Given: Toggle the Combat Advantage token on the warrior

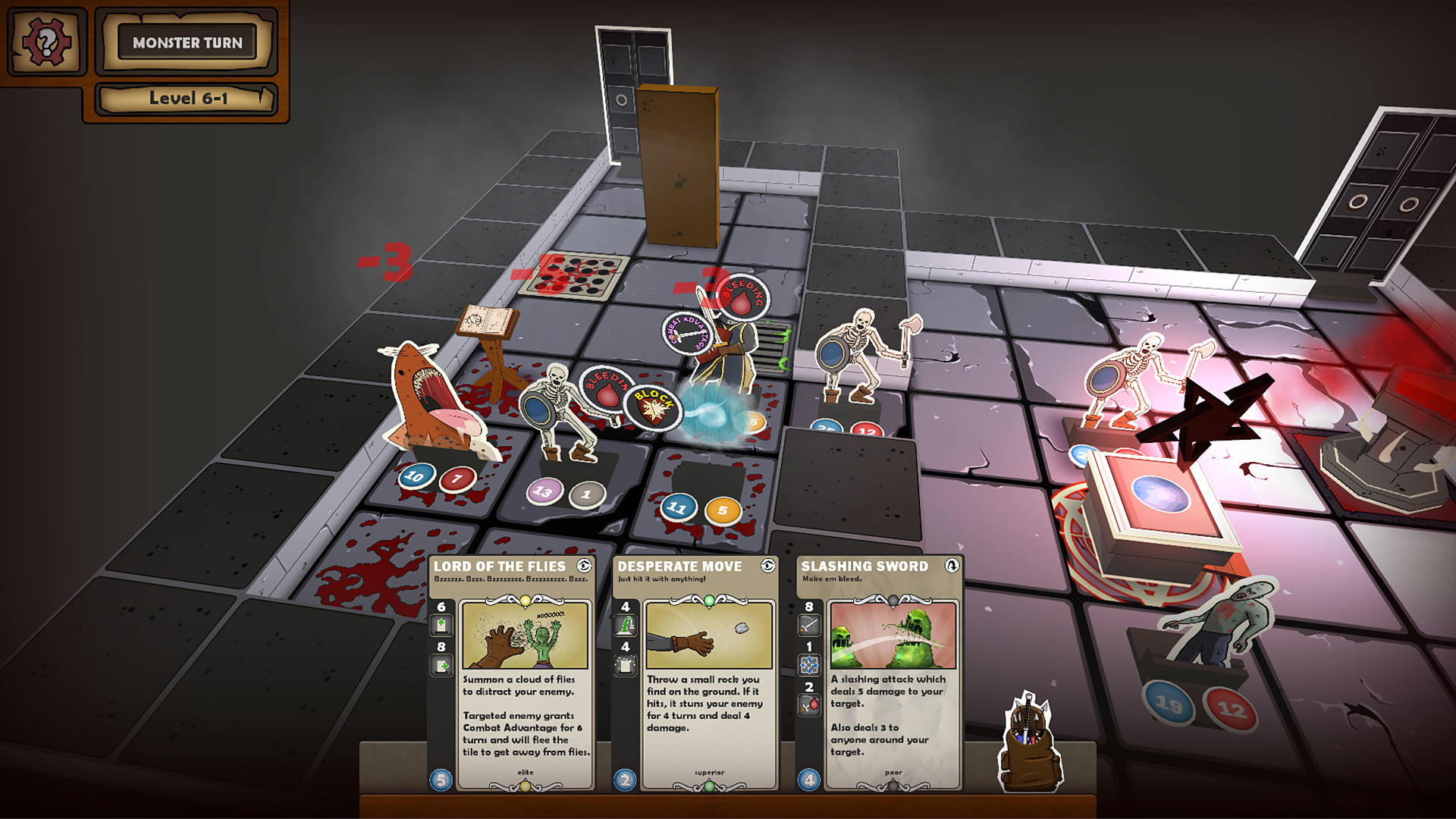Looking at the screenshot, I should (688, 333).
